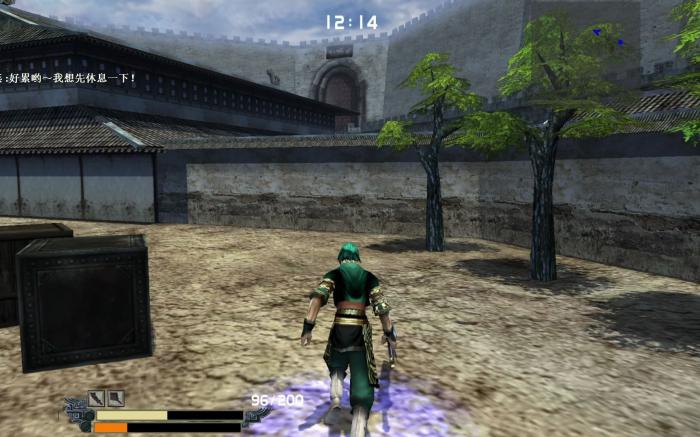Screen dimensions: 700x437
Task: Select the narrow blade weapon icon
Action: (96, 398)
